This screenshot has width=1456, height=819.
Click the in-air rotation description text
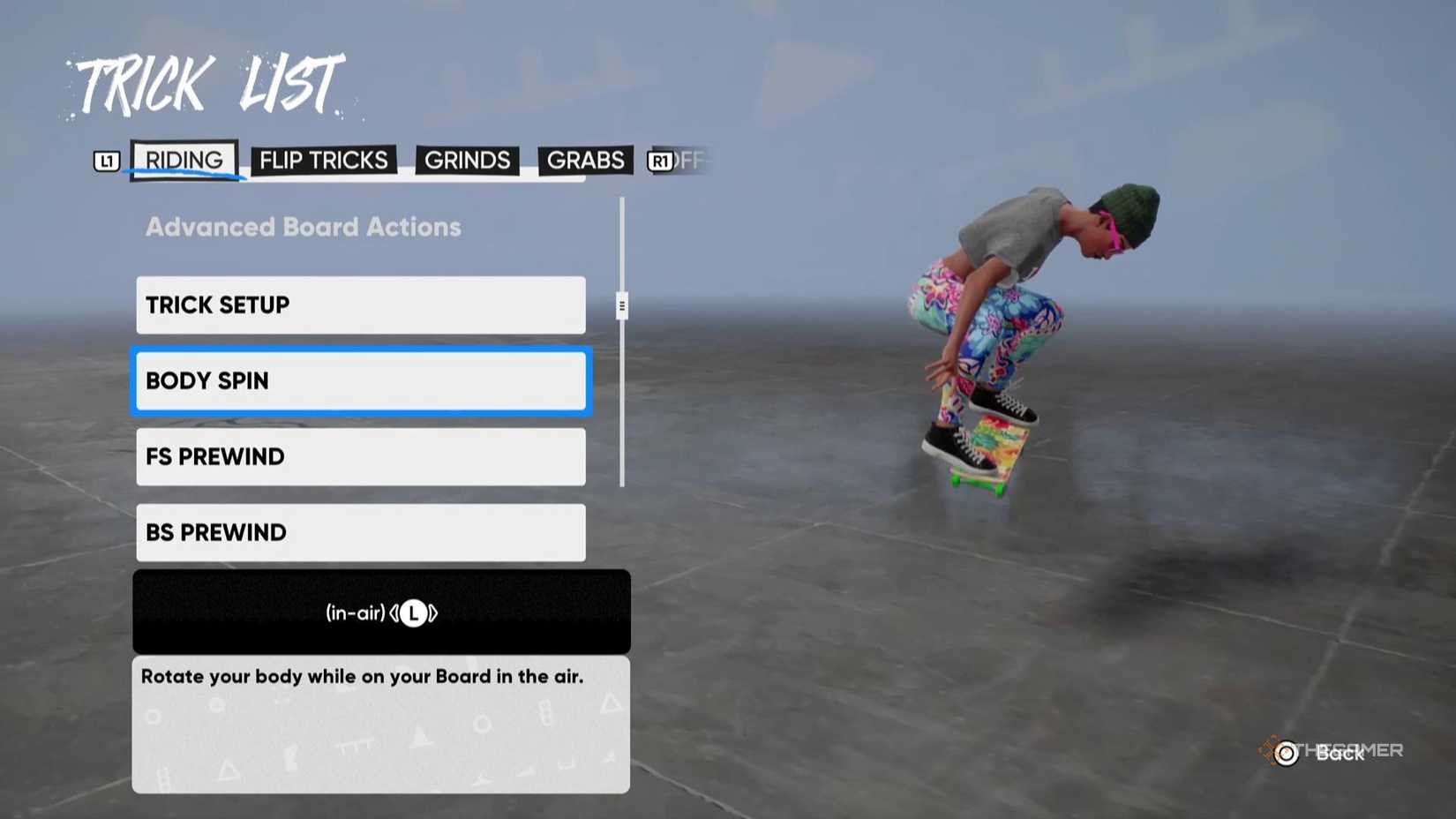tap(361, 676)
